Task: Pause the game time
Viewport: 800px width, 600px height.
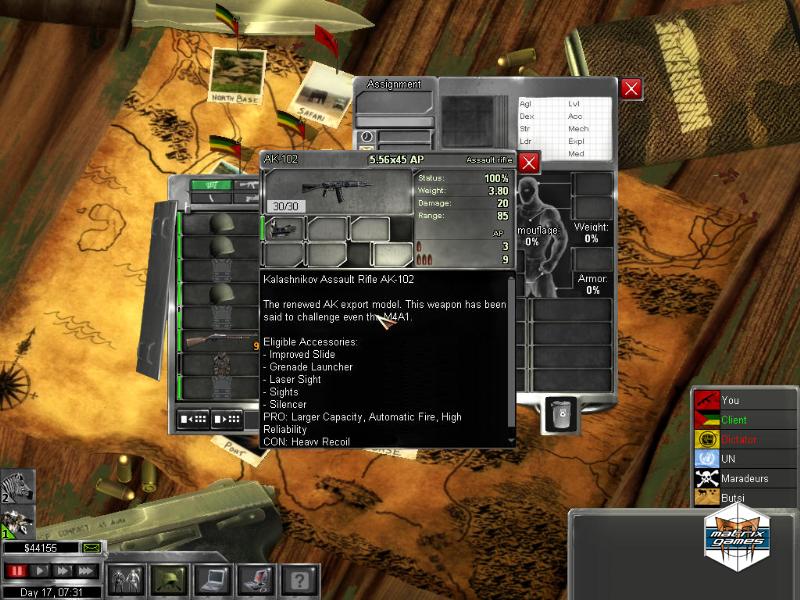Action: tap(15, 571)
